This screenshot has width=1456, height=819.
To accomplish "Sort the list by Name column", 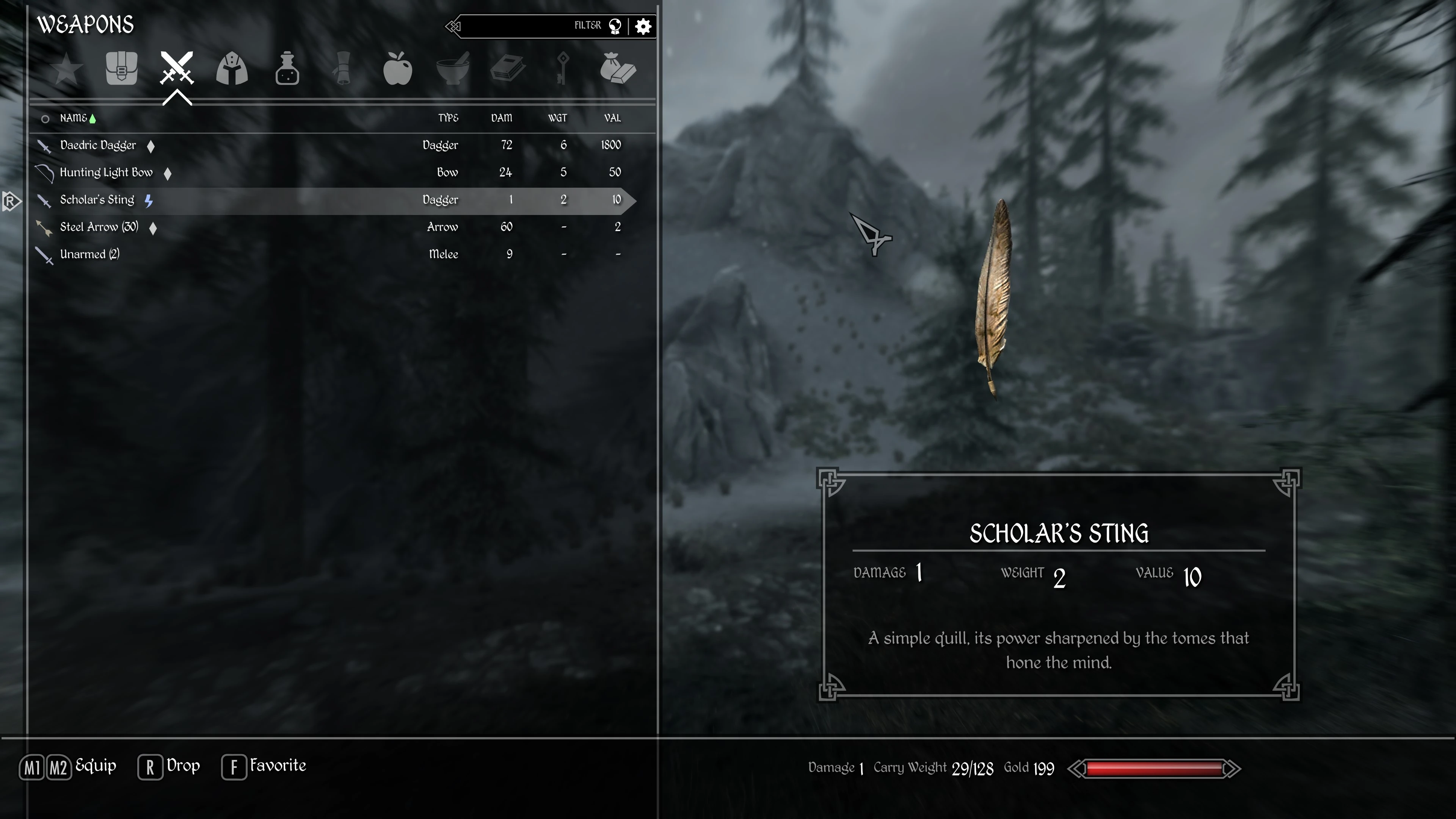I will [74, 118].
